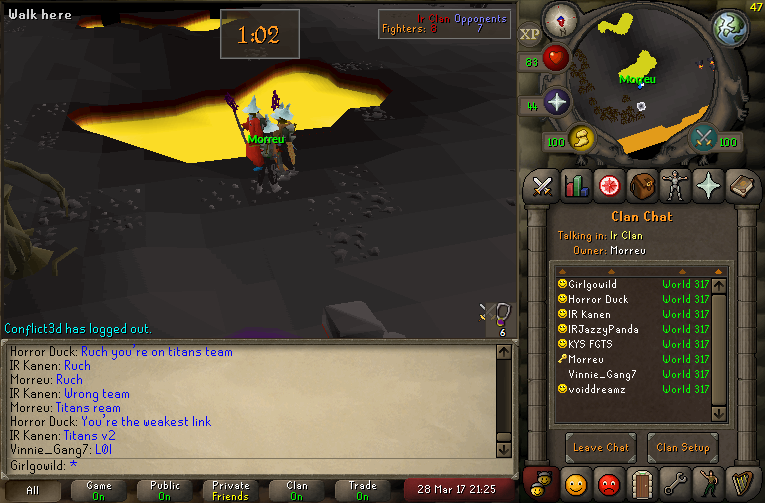Open the world map globe orb
Viewport: 765px width, 503px height.
pos(730,28)
